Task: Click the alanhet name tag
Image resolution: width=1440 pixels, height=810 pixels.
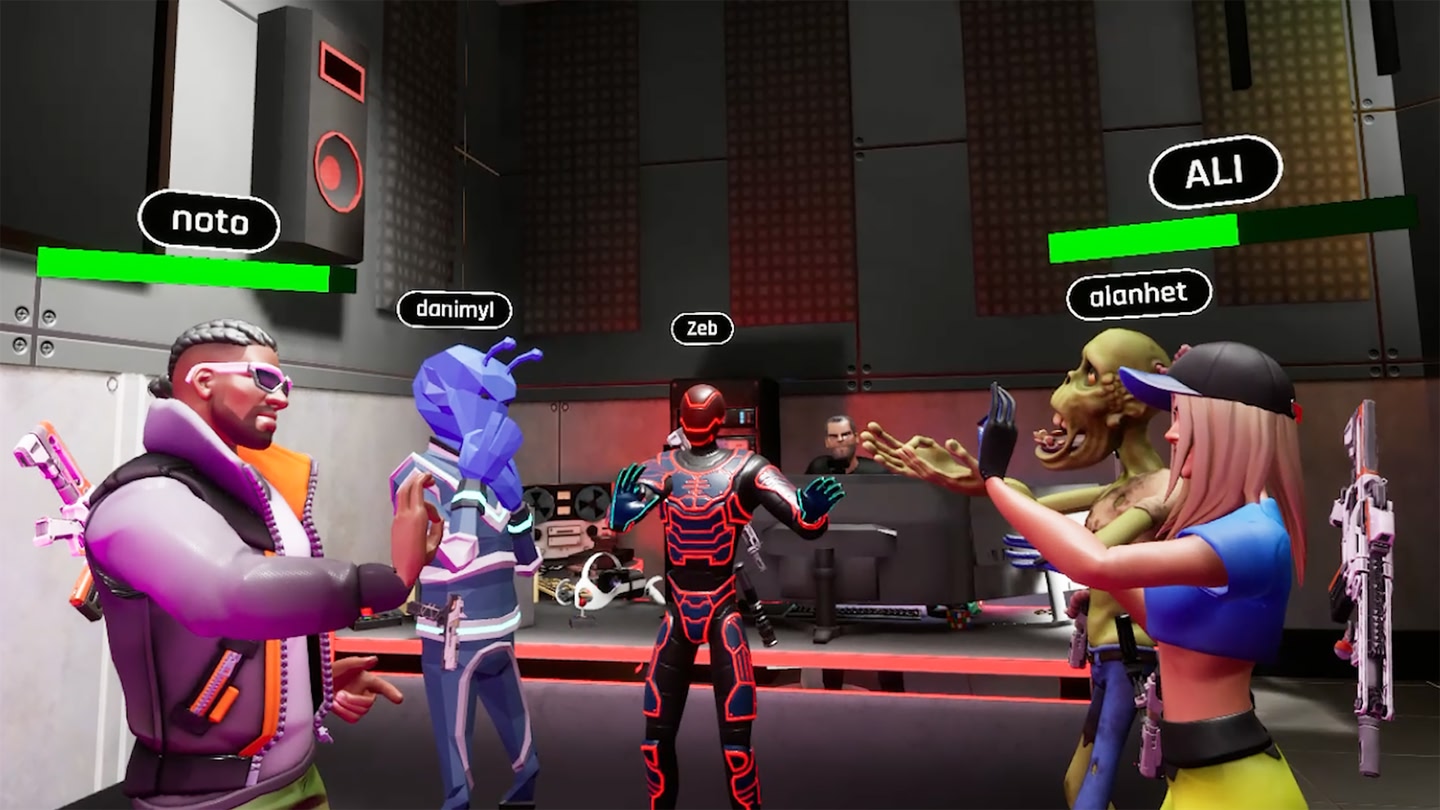Action: coord(1138,293)
